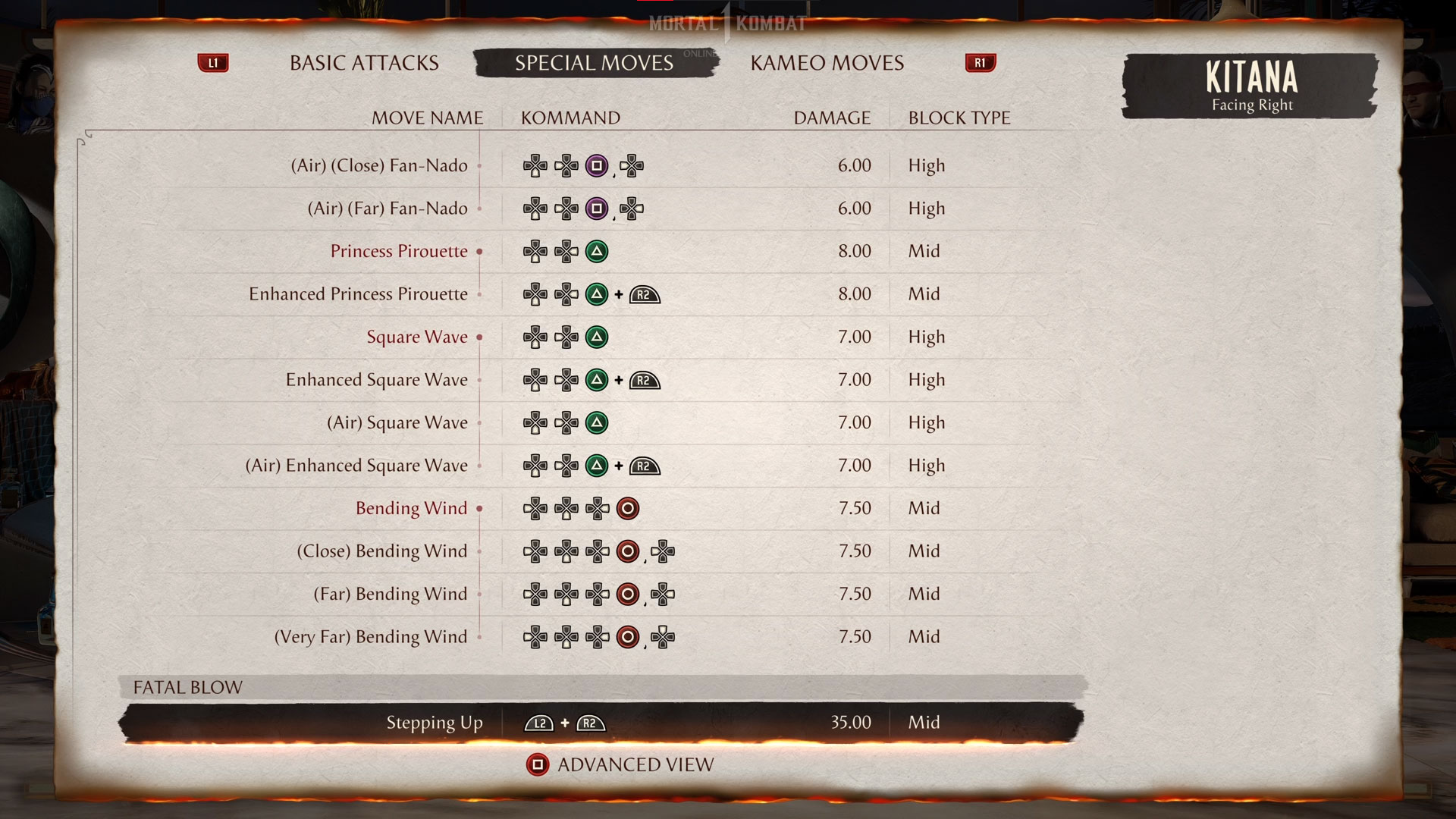The image size is (1456, 819).
Task: Click the R2 trigger icon beside Enhanced Square Wave
Action: 644,380
